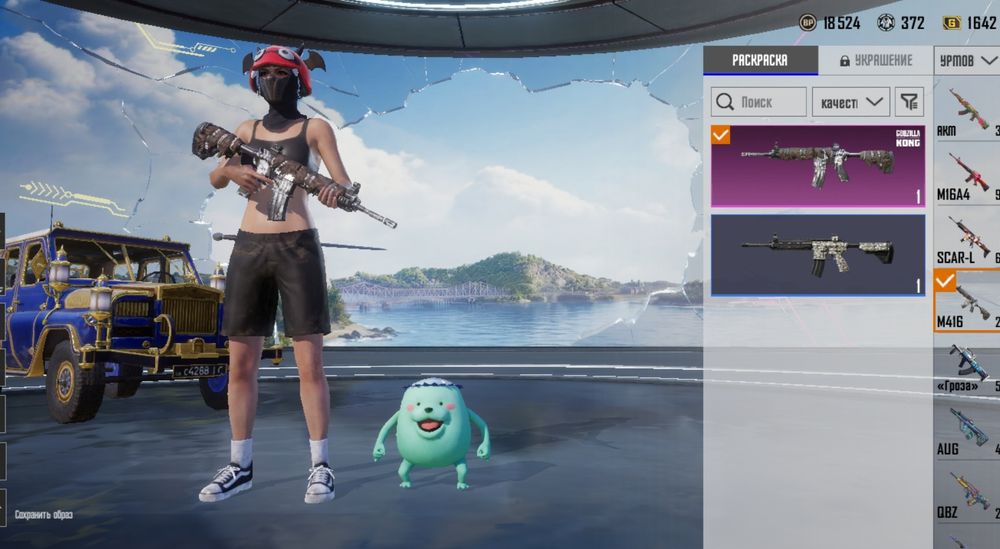The height and width of the screenshot is (549, 1000).
Task: Pick the M16A4 weapon entry
Action: pyautogui.click(x=967, y=174)
